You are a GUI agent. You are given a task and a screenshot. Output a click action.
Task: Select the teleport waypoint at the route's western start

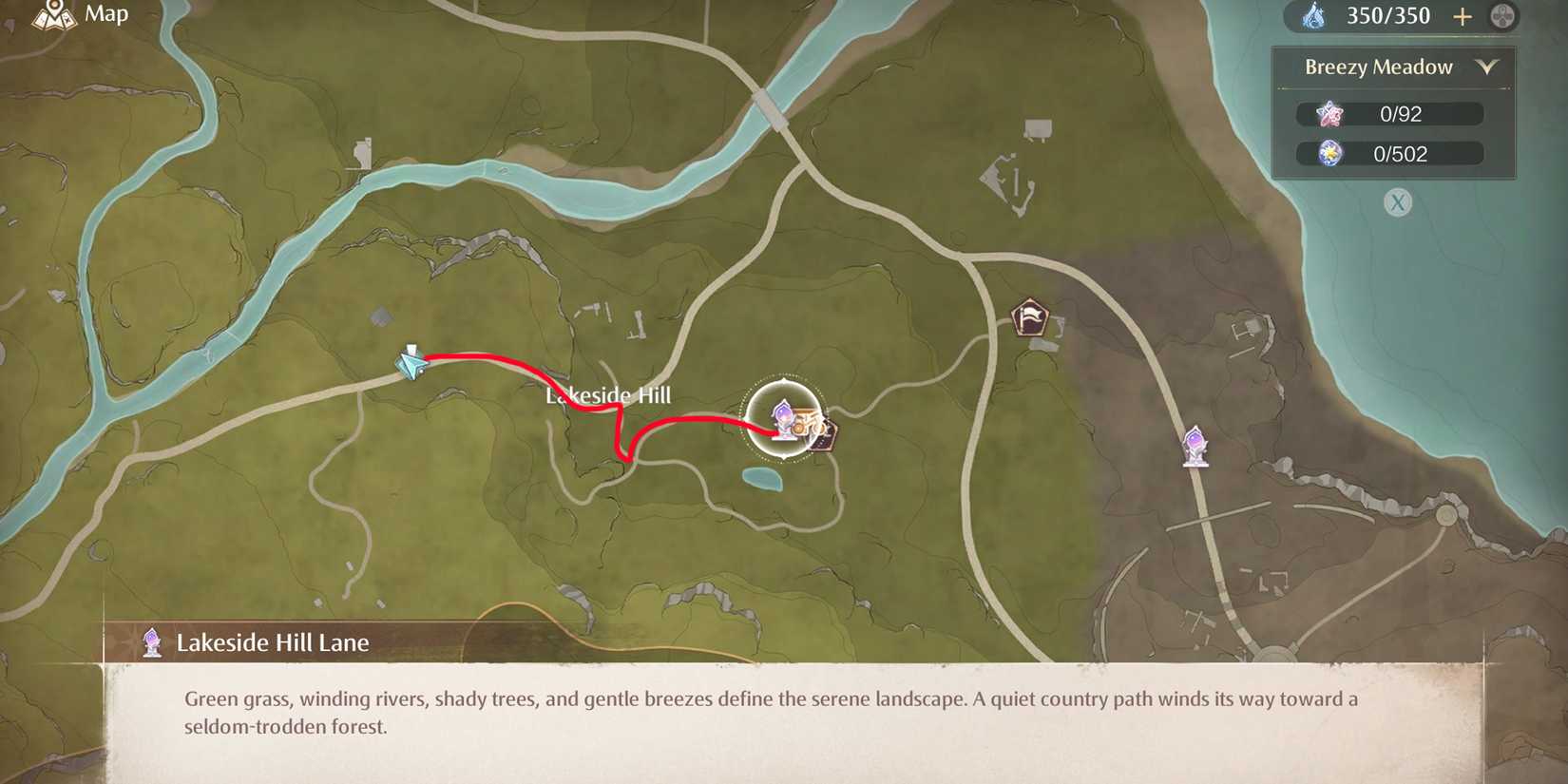pos(411,364)
